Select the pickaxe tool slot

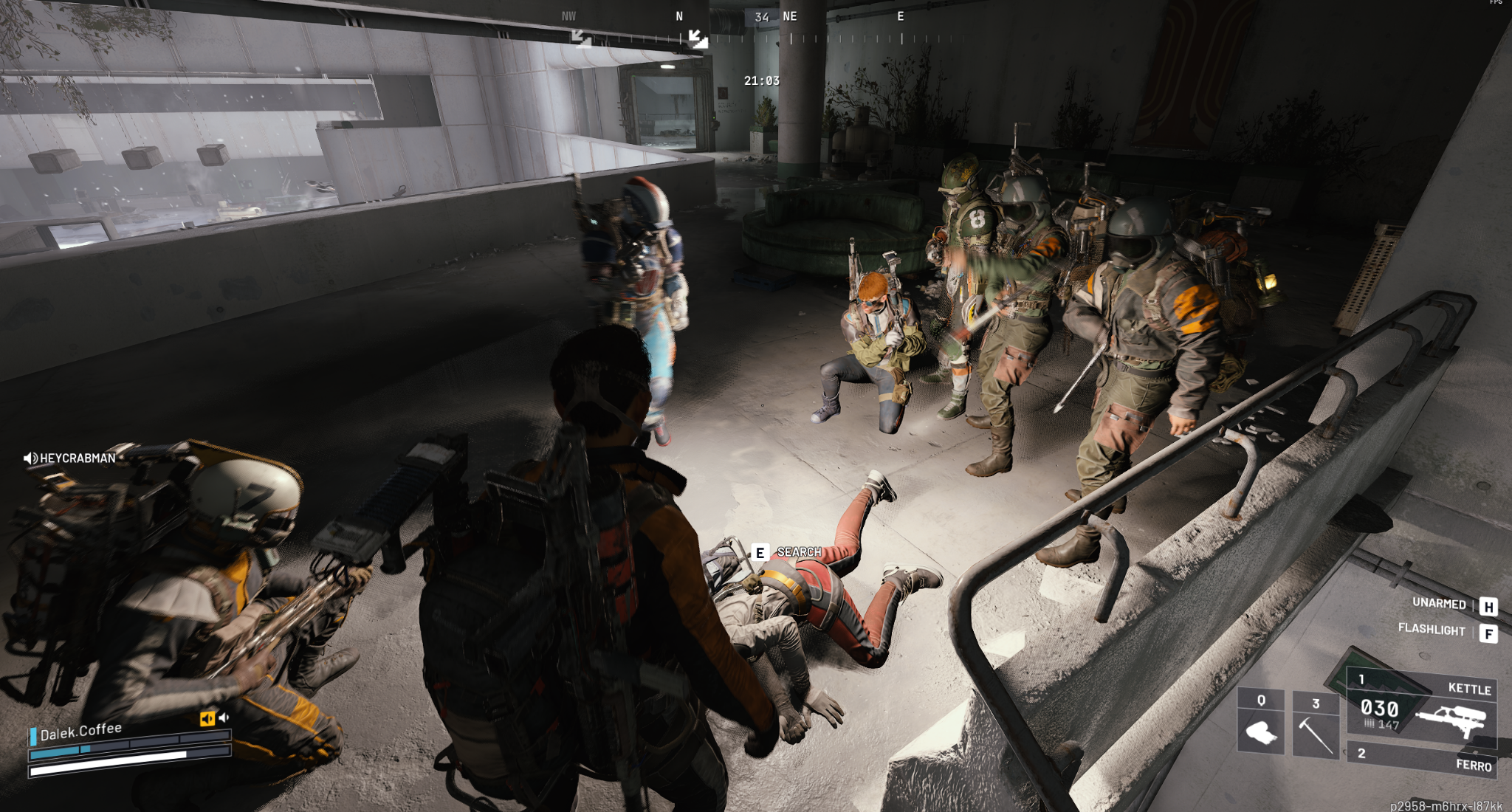(1316, 726)
